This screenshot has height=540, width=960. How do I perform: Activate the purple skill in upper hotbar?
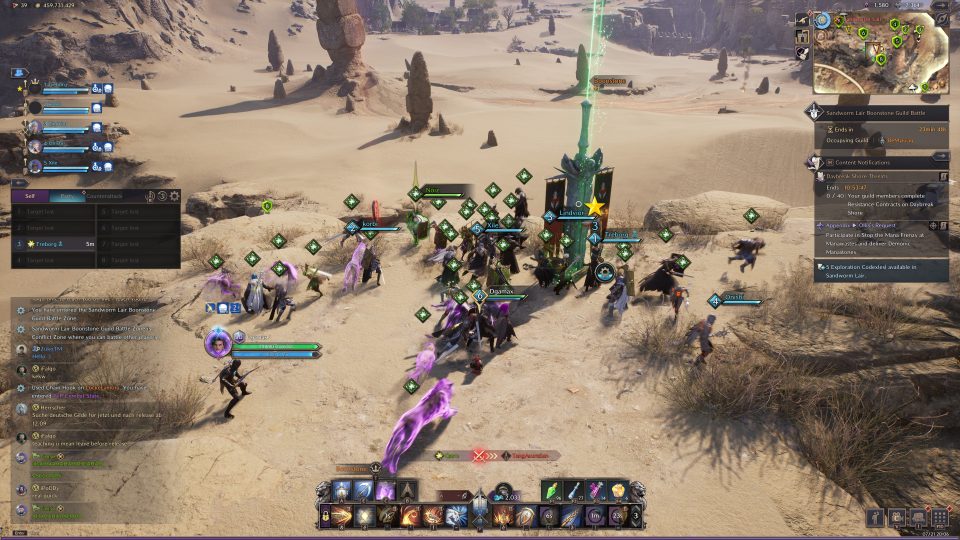pyautogui.click(x=385, y=491)
